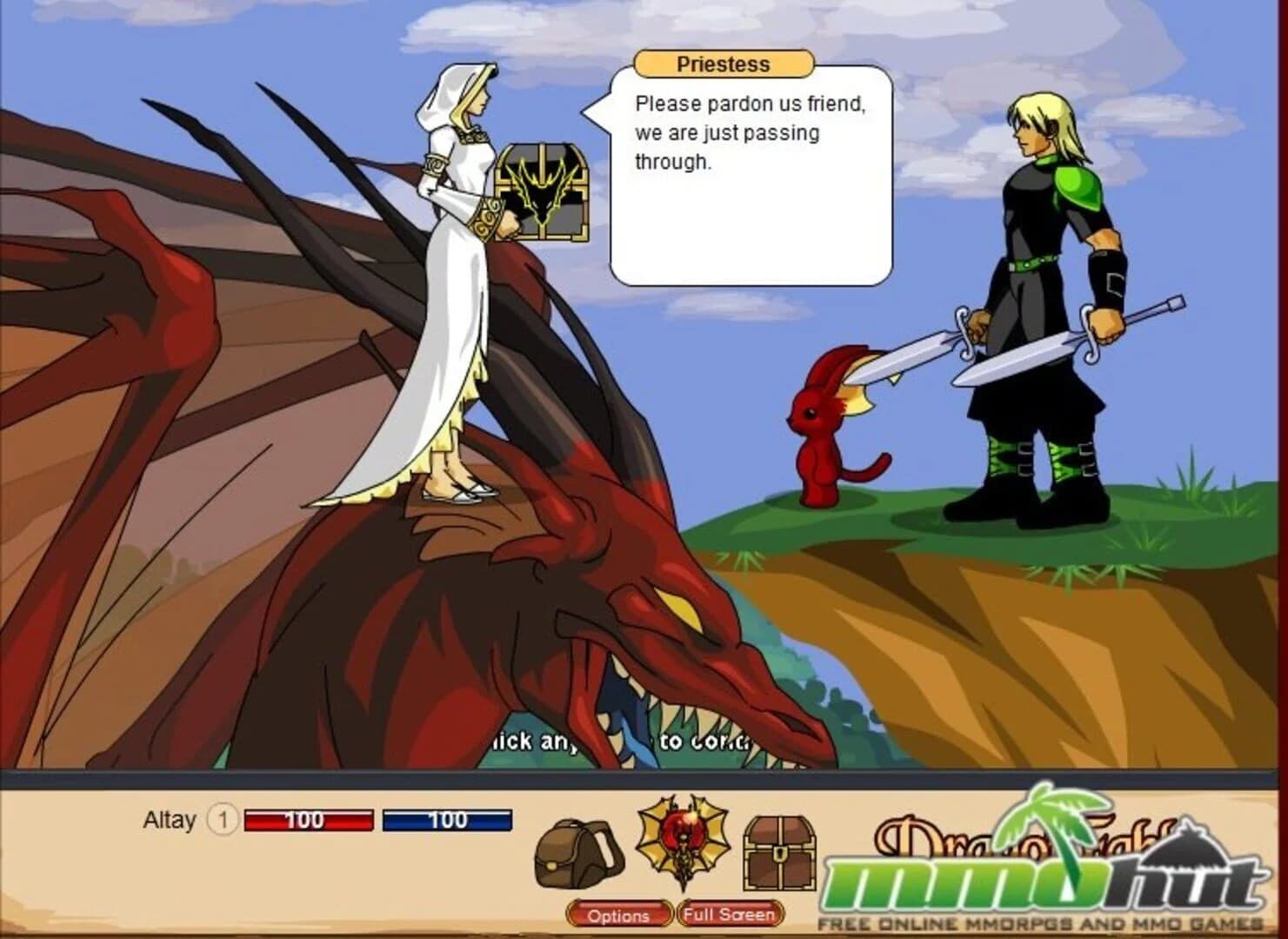Open the Options menu
Screen dimensions: 1288x939
tap(620, 916)
